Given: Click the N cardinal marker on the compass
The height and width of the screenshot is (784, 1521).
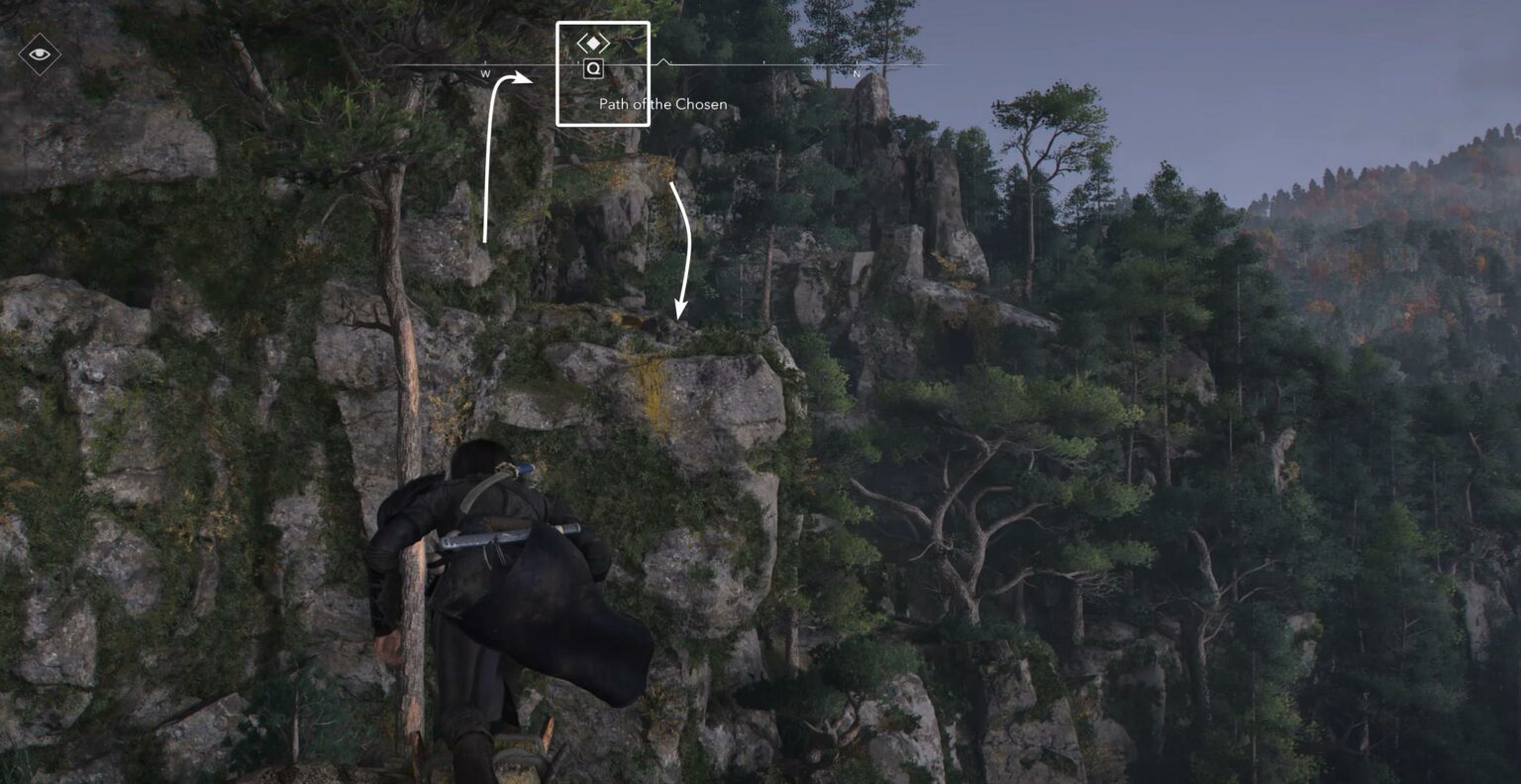Looking at the screenshot, I should click(x=855, y=73).
